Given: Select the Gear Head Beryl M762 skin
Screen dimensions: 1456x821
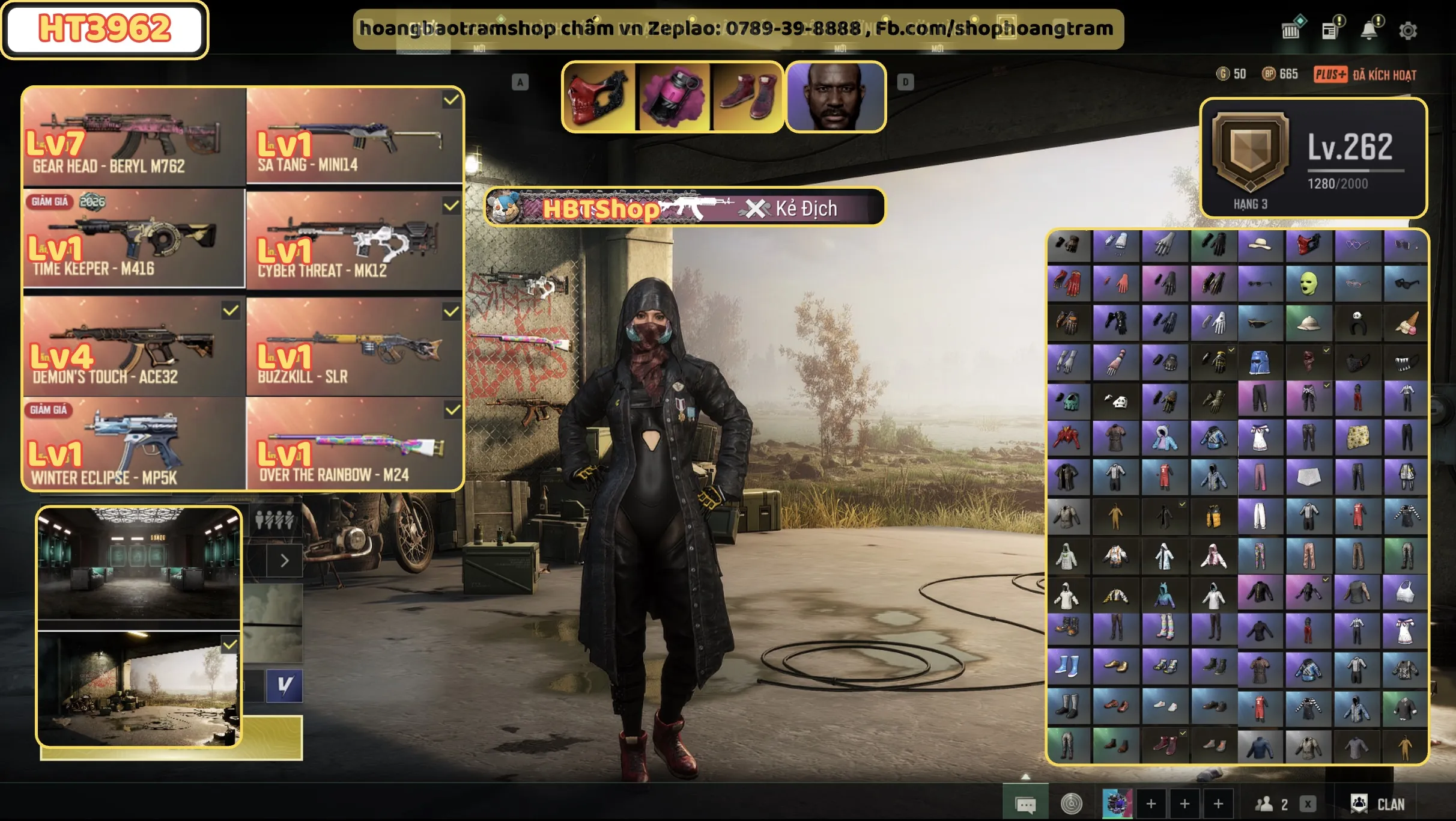Looking at the screenshot, I should 133,137.
